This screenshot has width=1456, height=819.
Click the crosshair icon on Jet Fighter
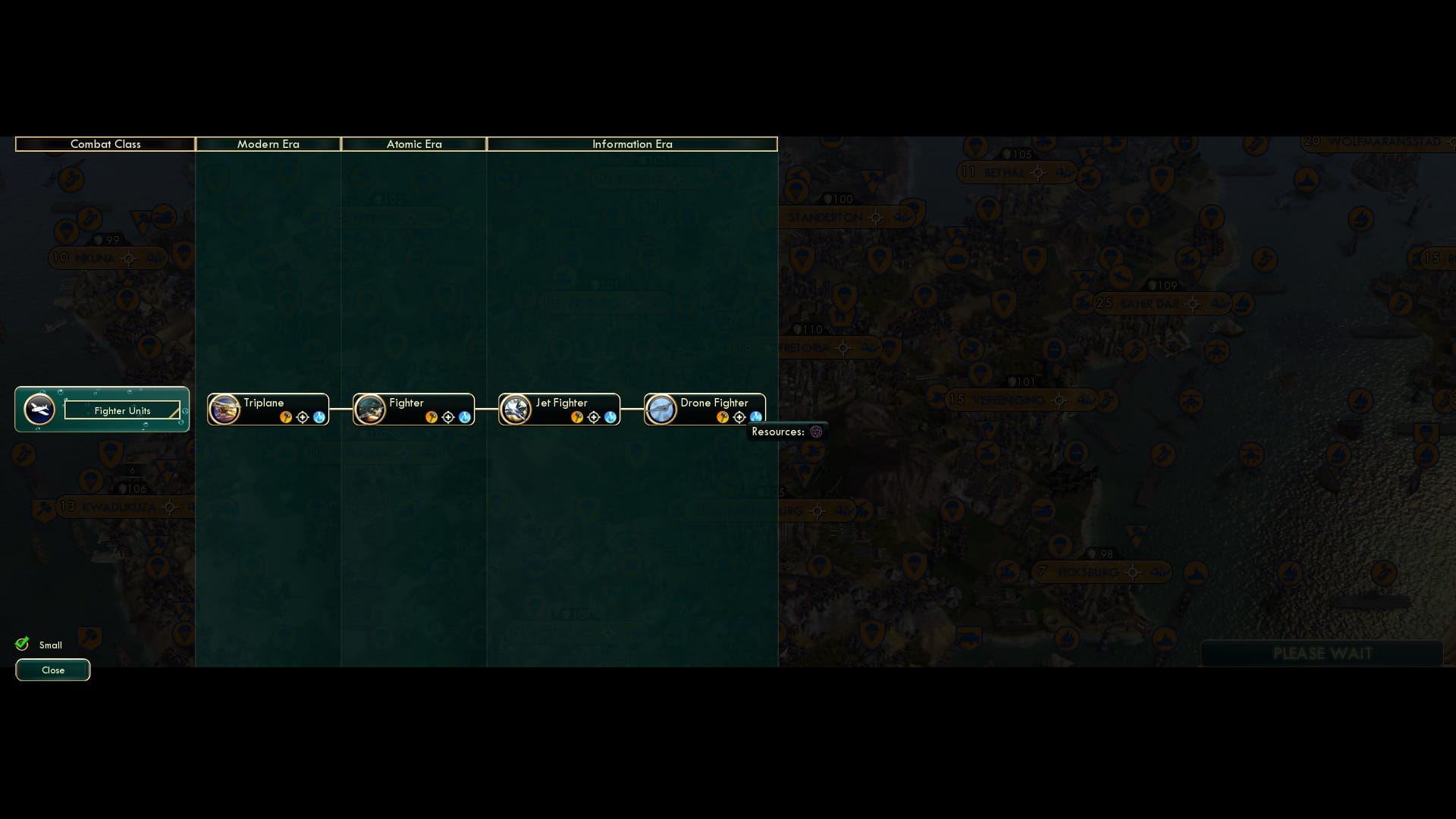[x=595, y=416]
